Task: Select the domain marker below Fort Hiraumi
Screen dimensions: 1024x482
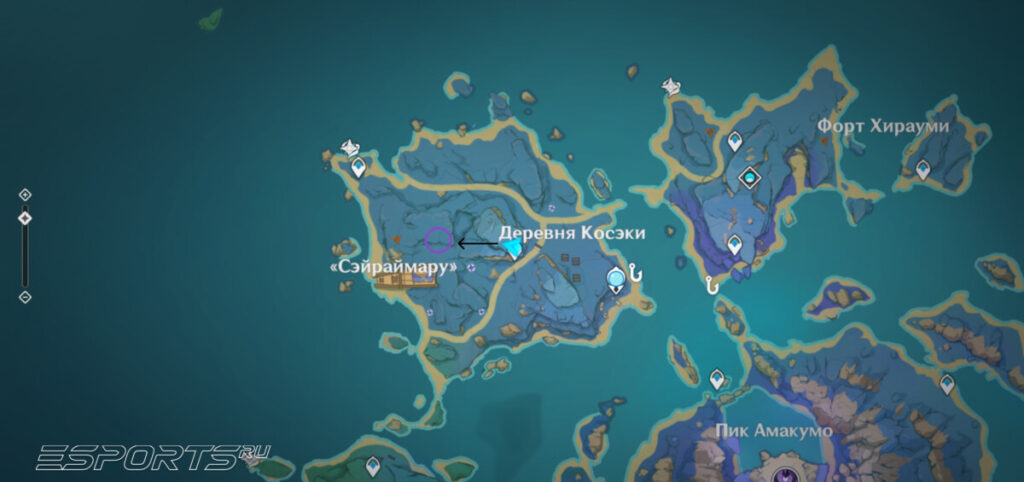Action: point(749,178)
